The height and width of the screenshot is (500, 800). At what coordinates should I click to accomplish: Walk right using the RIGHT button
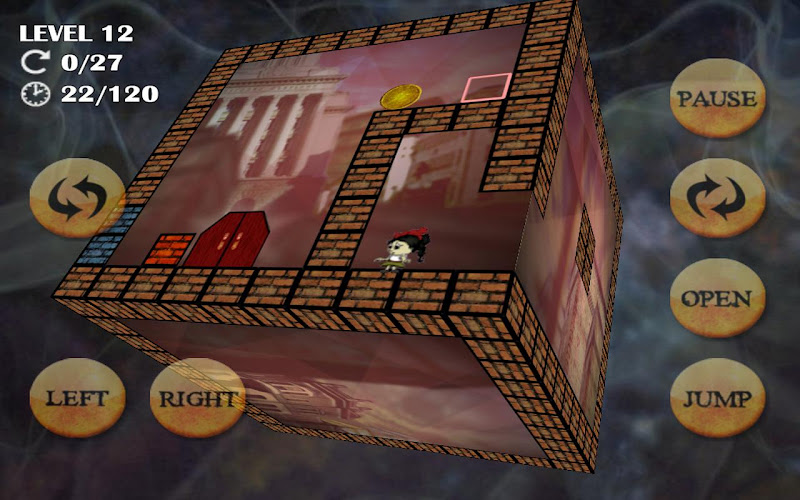[x=197, y=398]
